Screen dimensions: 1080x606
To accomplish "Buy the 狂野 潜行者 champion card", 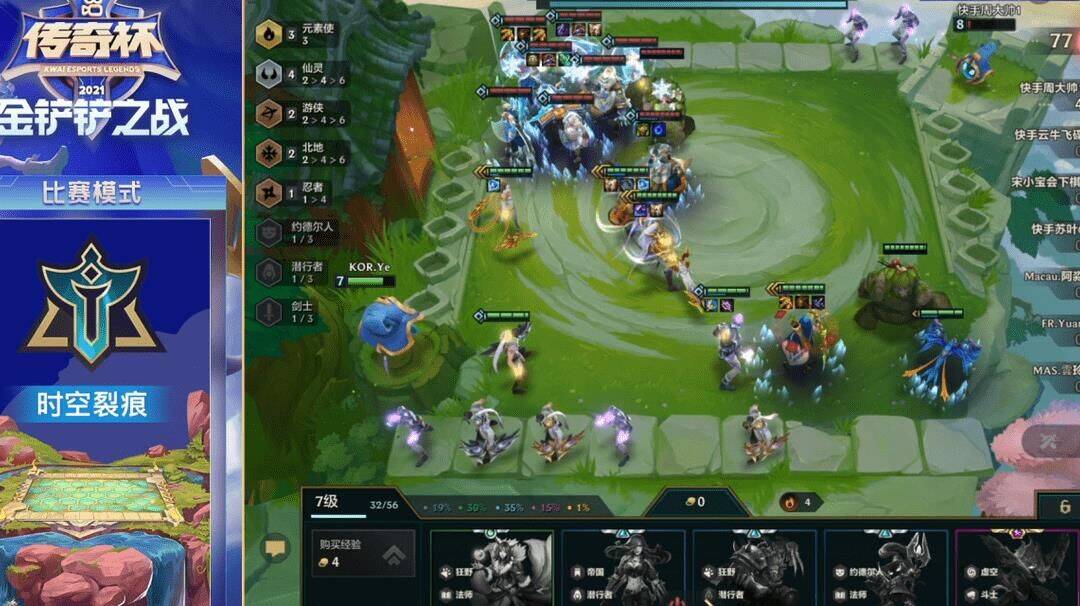I will [x=754, y=567].
